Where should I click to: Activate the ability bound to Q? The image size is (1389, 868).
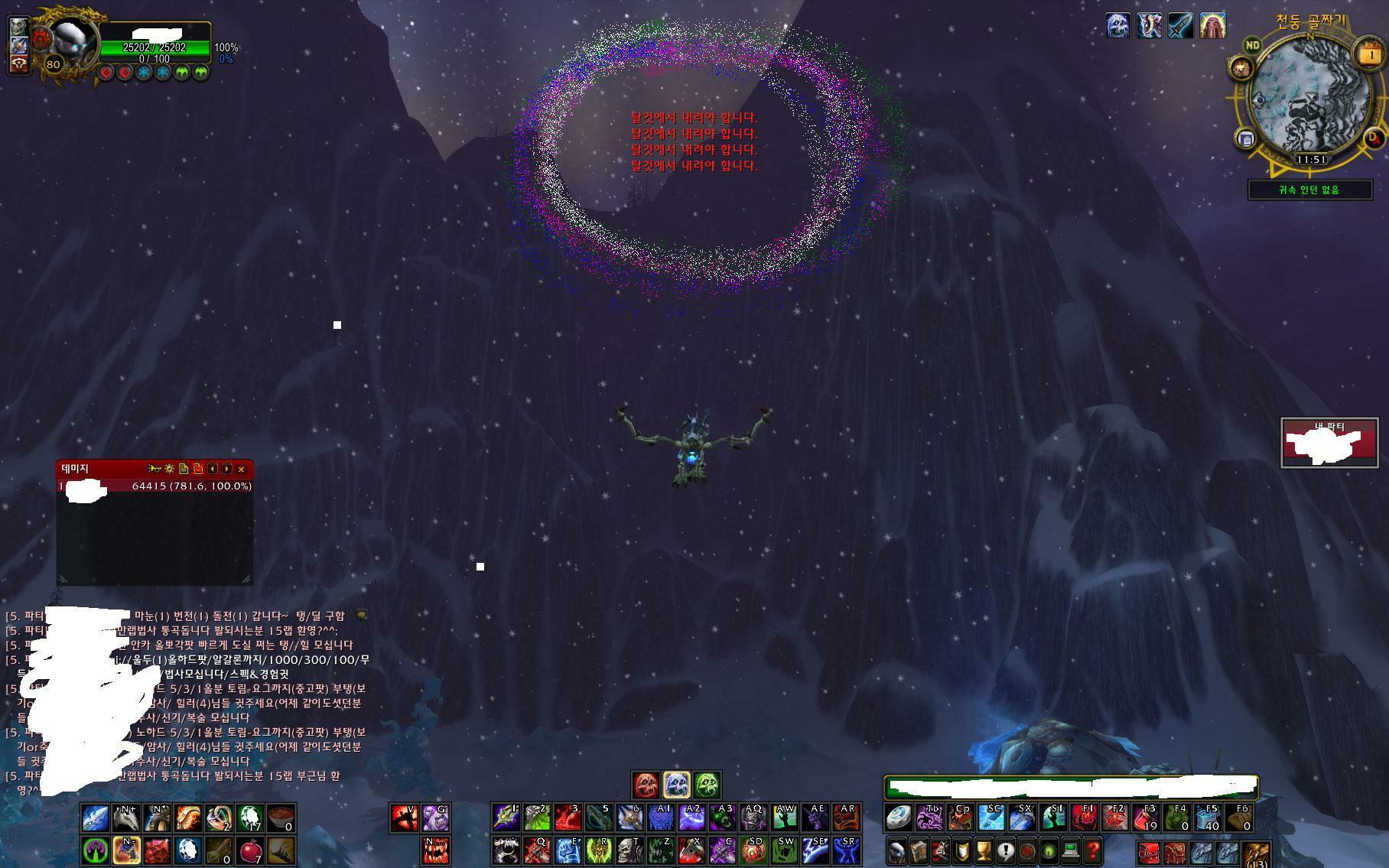(x=536, y=850)
